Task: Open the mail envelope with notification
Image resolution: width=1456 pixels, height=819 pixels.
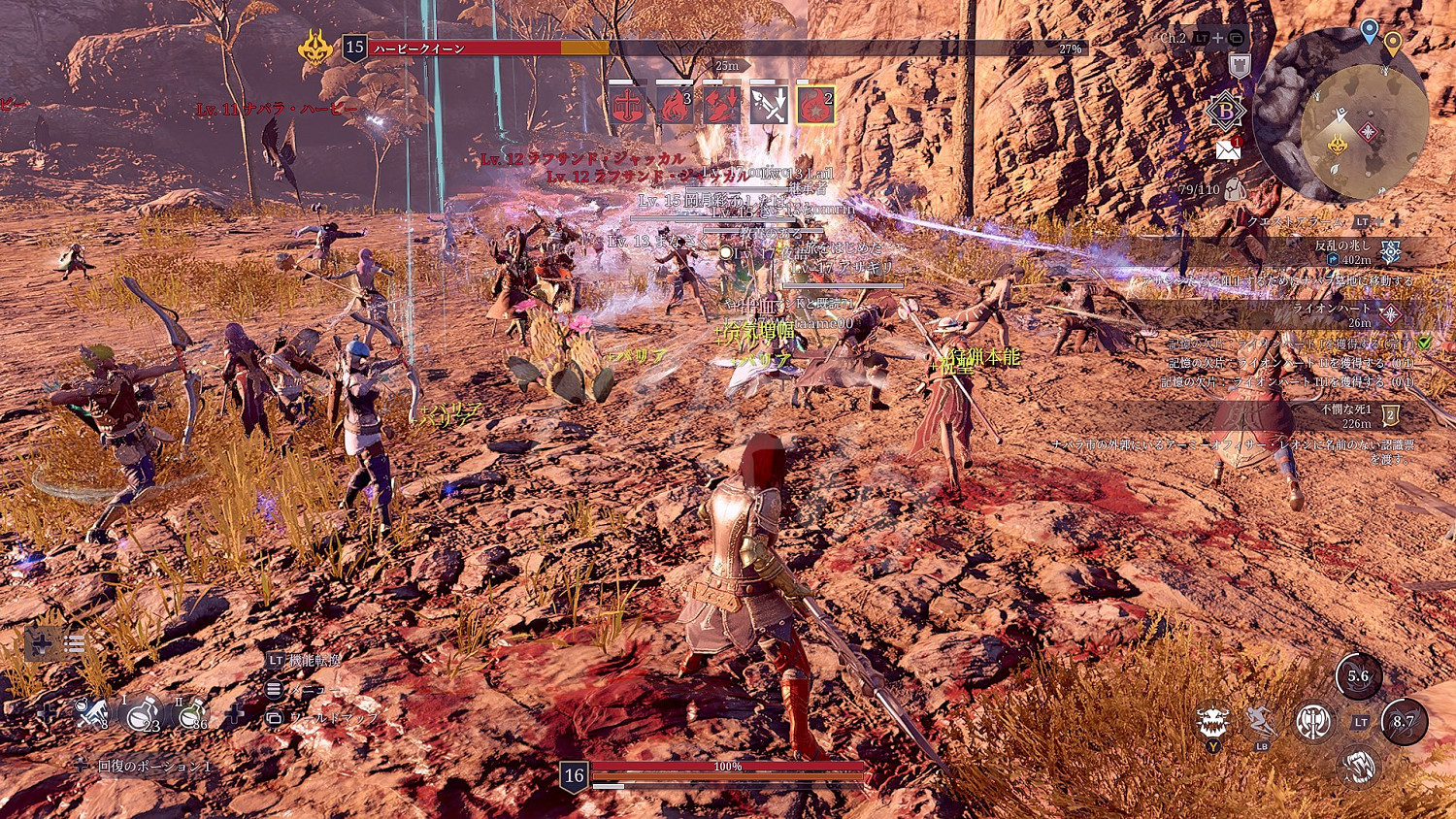Action: pyautogui.click(x=1229, y=148)
